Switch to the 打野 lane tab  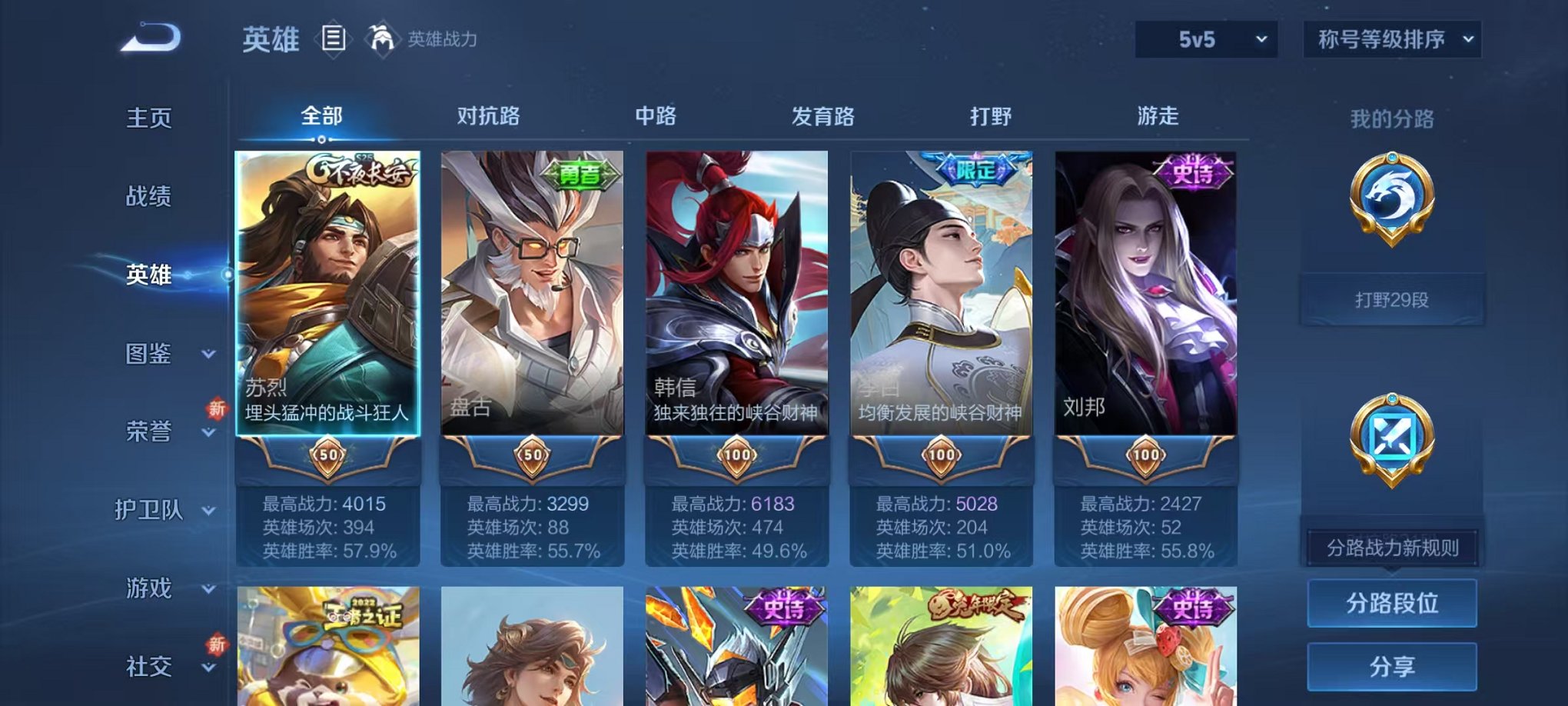coord(995,117)
